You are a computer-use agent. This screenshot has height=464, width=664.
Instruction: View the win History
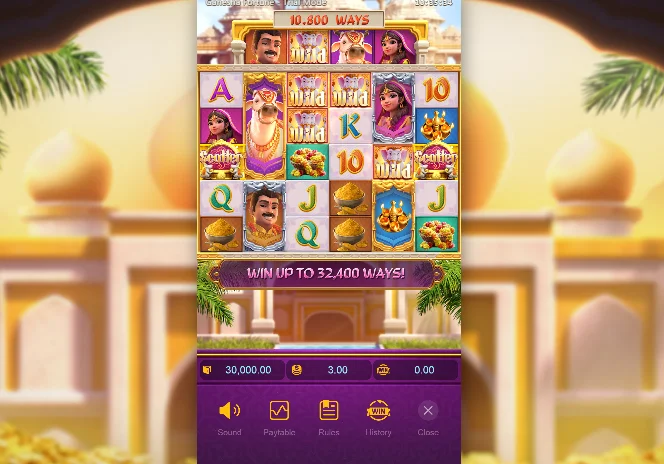pyautogui.click(x=378, y=411)
